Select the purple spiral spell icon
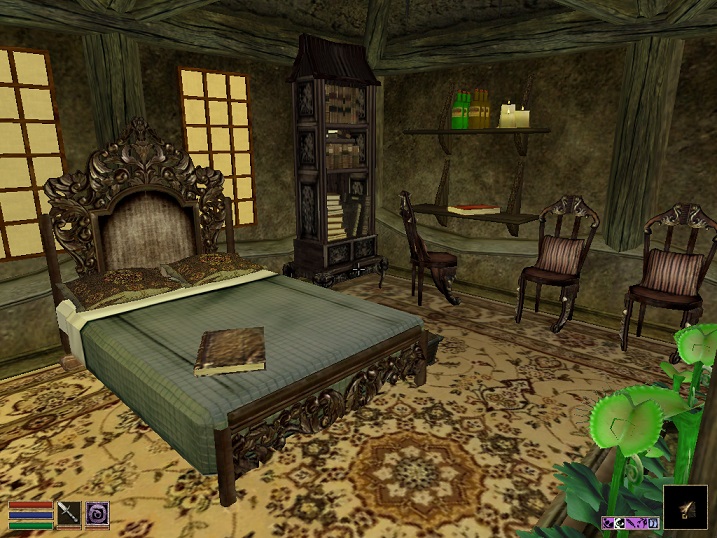This screenshot has width=717, height=538. point(97,513)
